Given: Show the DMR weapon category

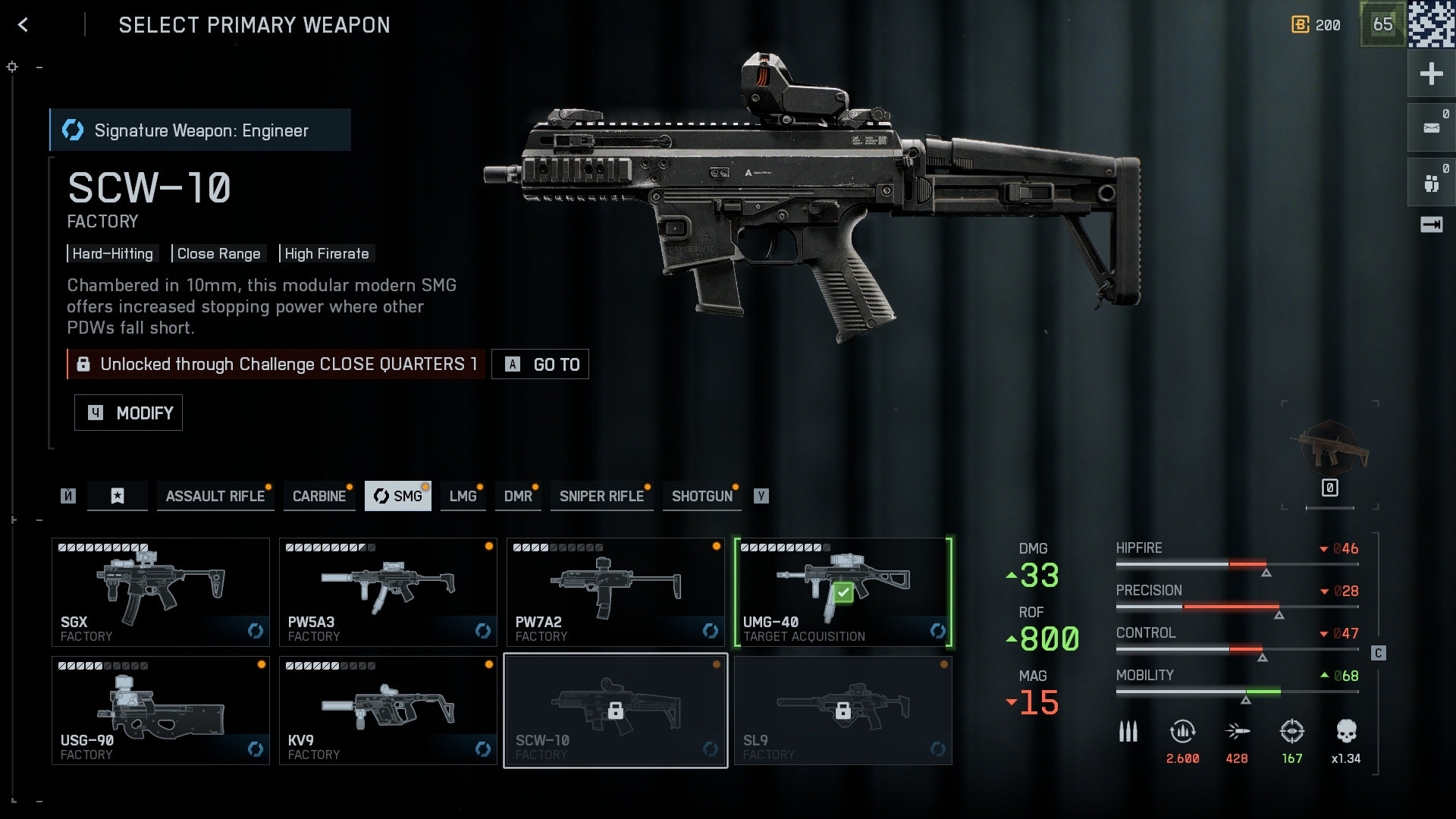Looking at the screenshot, I should [x=518, y=496].
